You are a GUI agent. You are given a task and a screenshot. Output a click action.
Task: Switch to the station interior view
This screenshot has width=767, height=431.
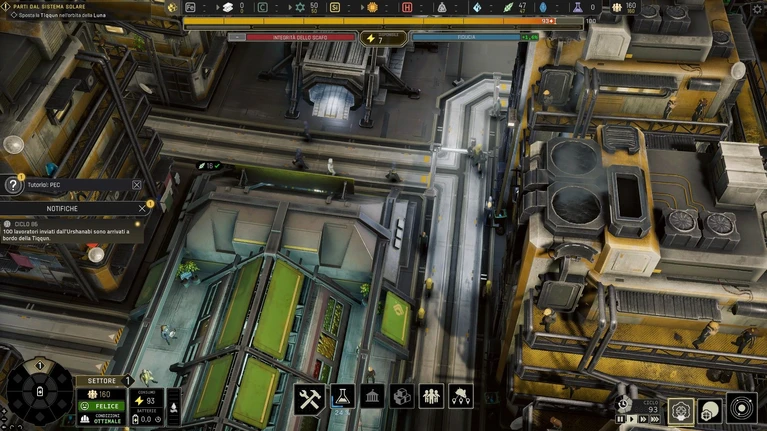coord(681,410)
